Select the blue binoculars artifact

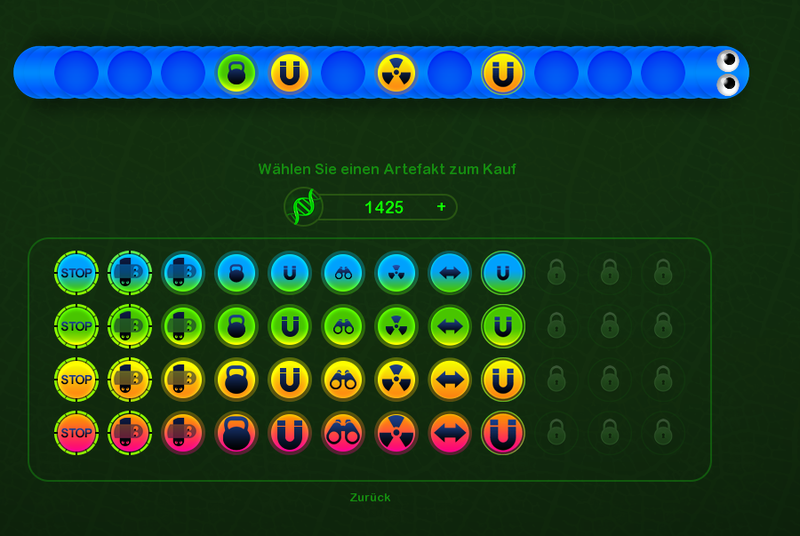click(x=343, y=272)
